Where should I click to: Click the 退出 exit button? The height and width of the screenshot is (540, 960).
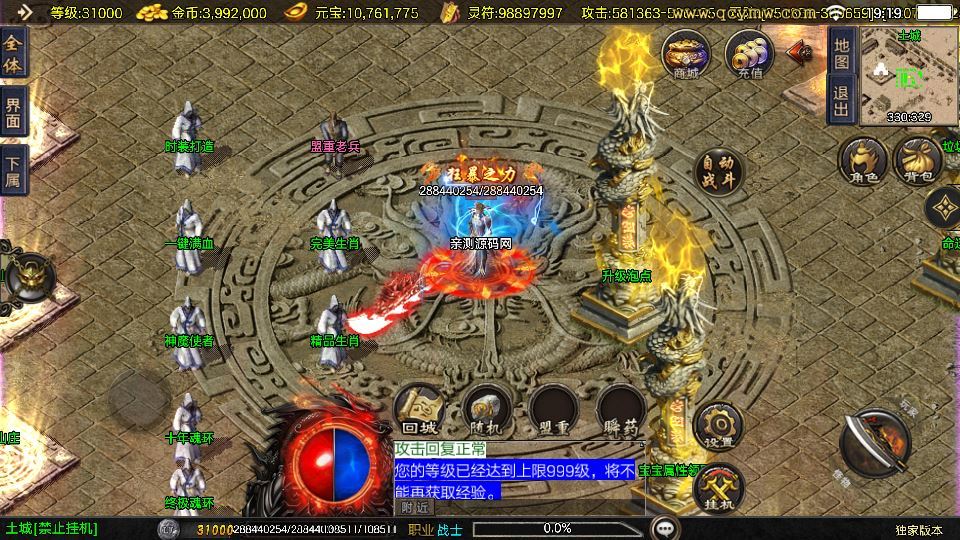(841, 100)
